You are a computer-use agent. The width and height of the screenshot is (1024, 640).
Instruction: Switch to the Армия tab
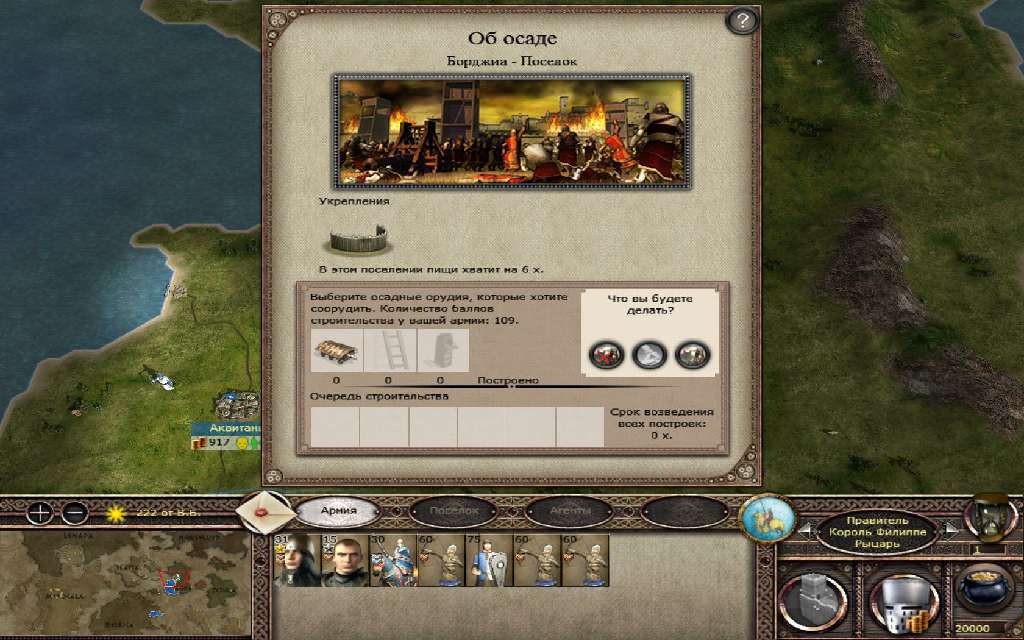pyautogui.click(x=337, y=511)
